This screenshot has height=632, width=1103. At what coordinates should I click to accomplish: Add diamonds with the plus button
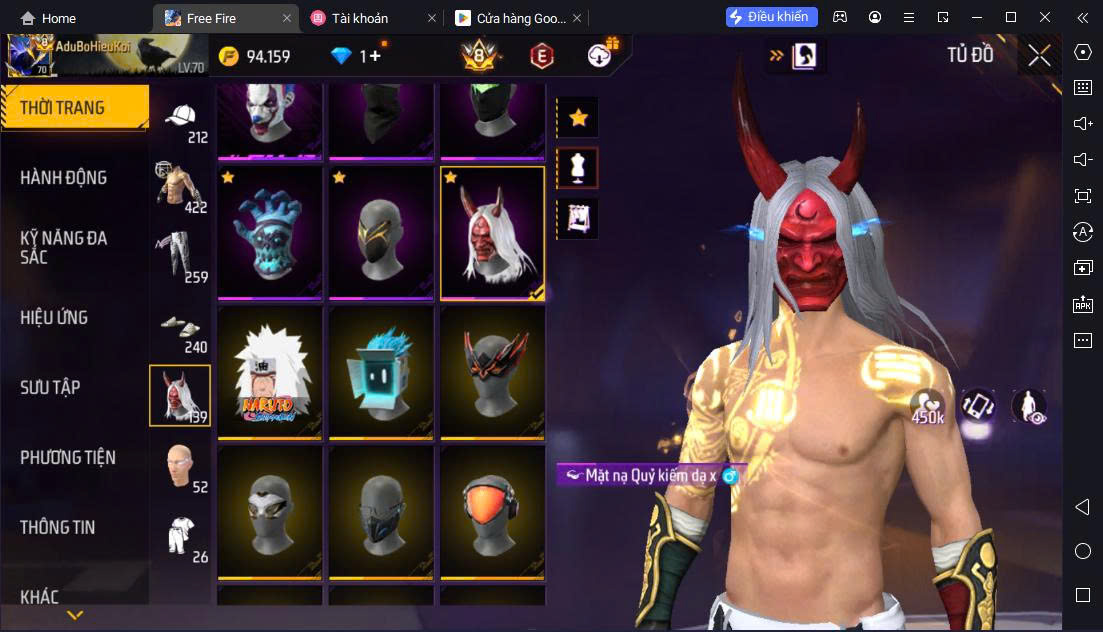[x=375, y=56]
